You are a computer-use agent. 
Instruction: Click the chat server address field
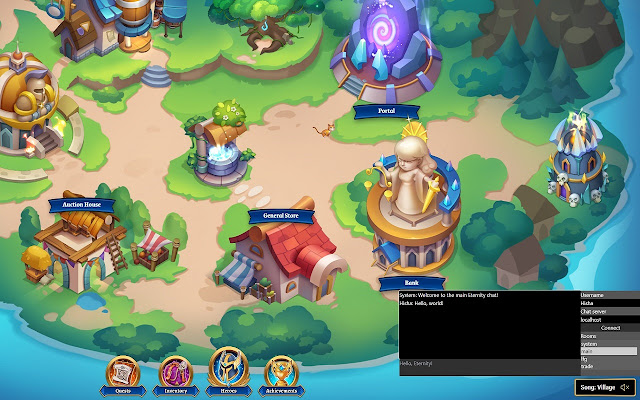click(608, 320)
